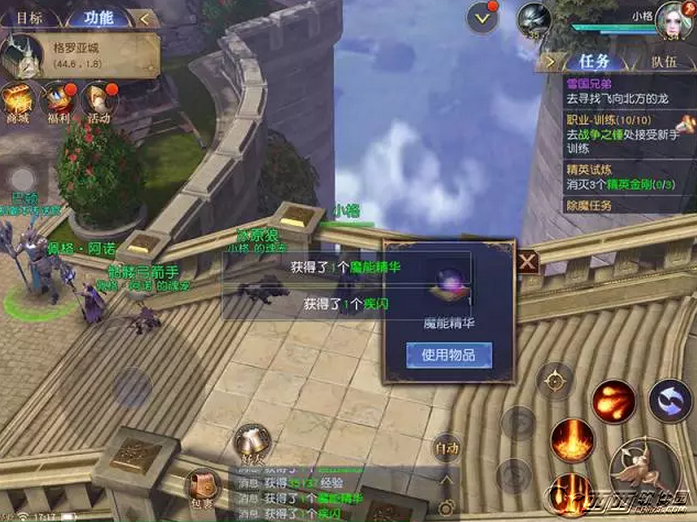Open the 好友 friends icon
This screenshot has height=522, width=697.
click(250, 441)
